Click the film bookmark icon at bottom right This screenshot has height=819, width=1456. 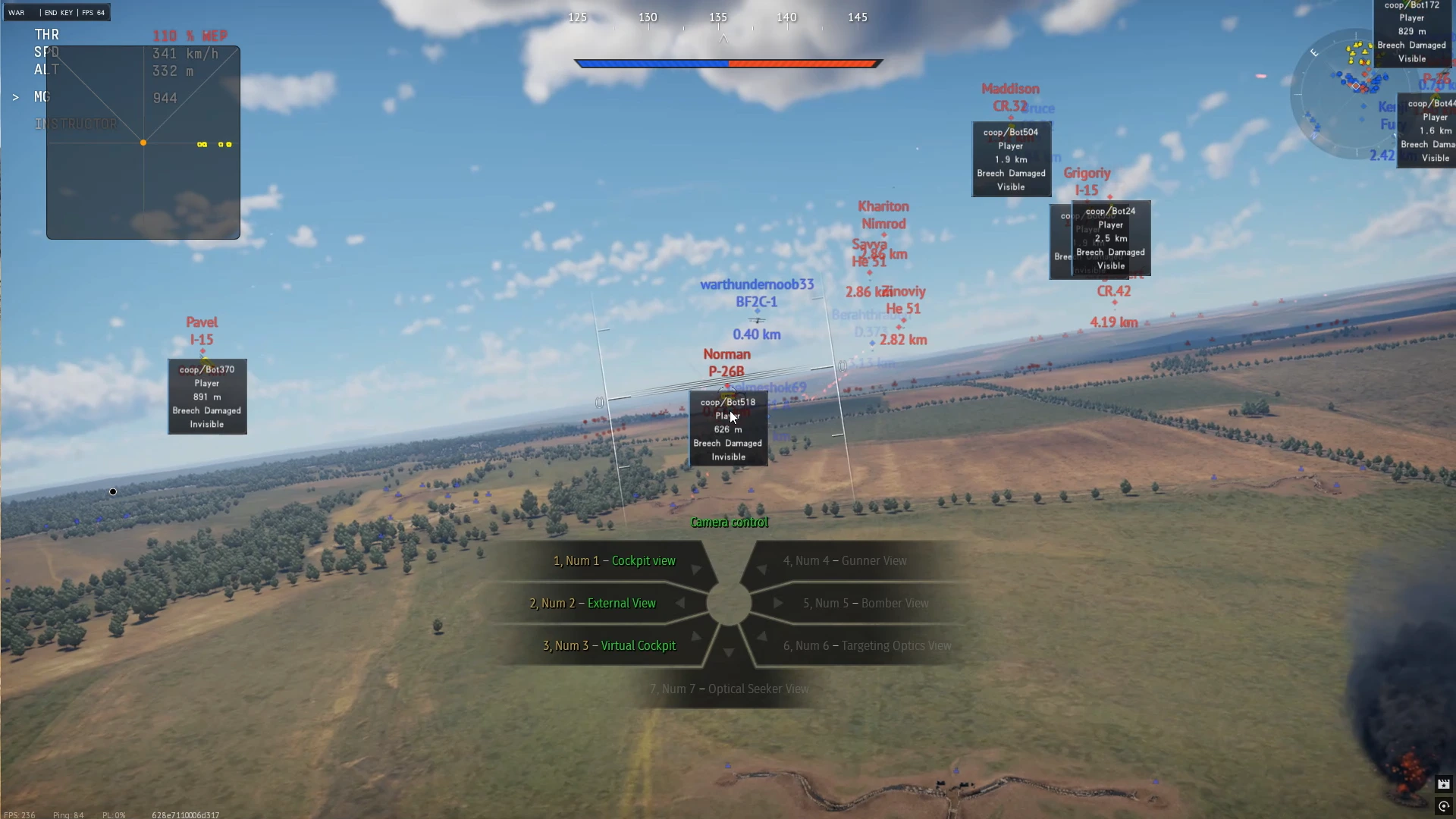pyautogui.click(x=1444, y=784)
